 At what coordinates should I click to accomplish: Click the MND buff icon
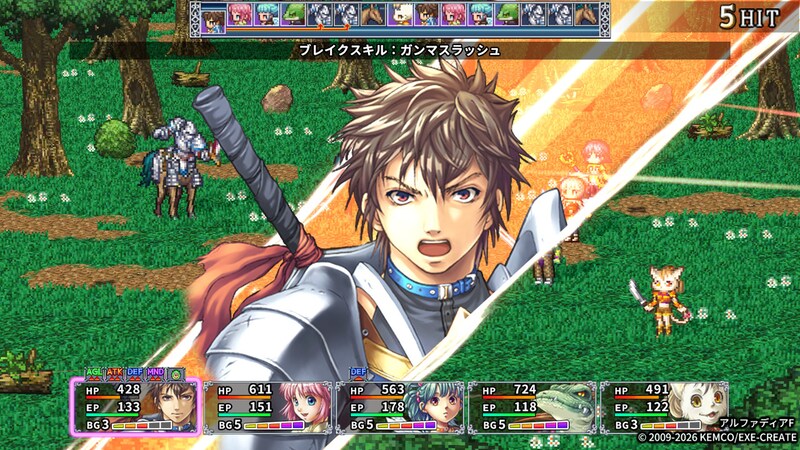pos(155,373)
